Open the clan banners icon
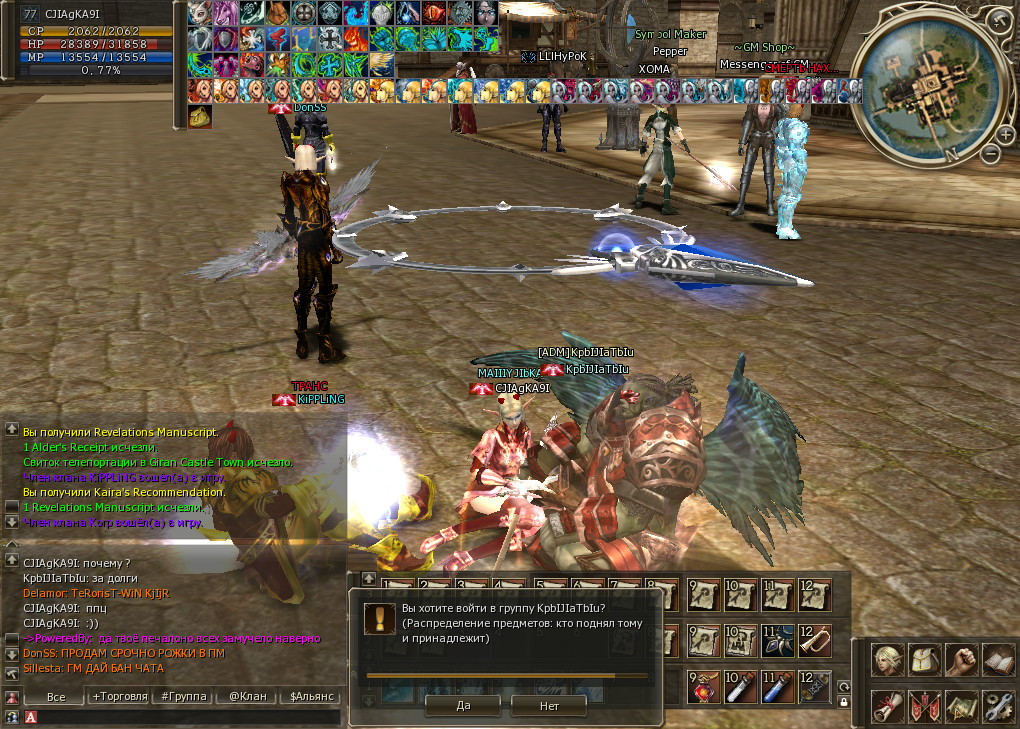This screenshot has height=729, width=1020. (x=924, y=706)
